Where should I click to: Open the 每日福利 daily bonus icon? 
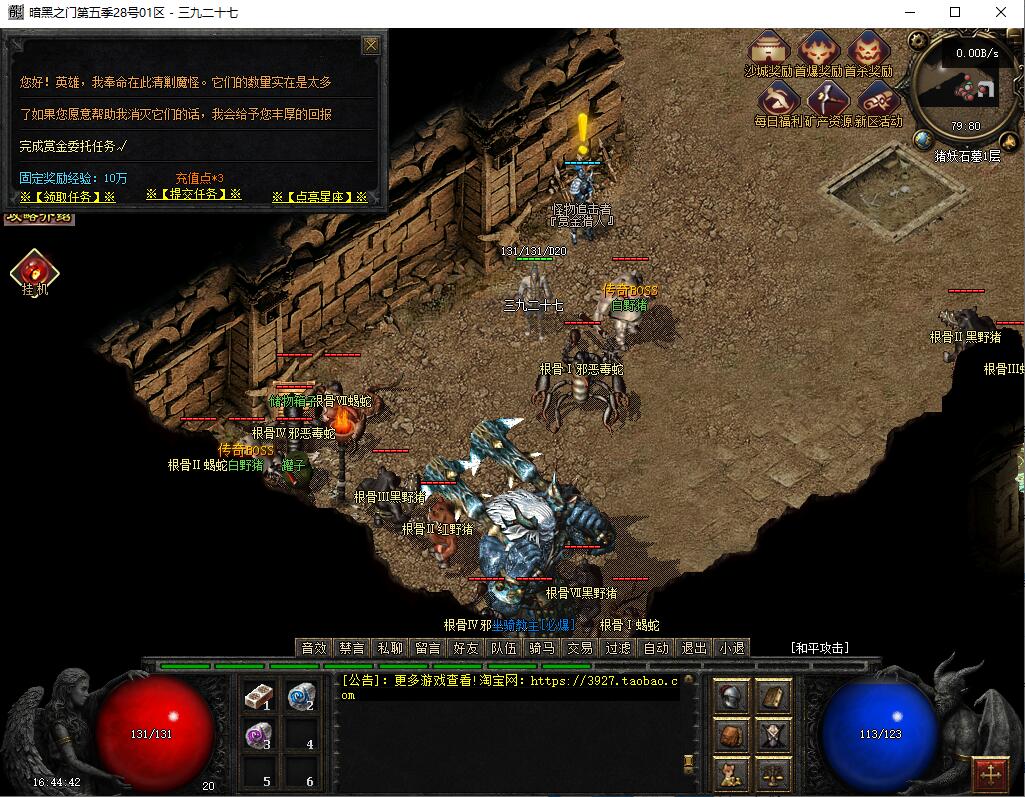778,99
